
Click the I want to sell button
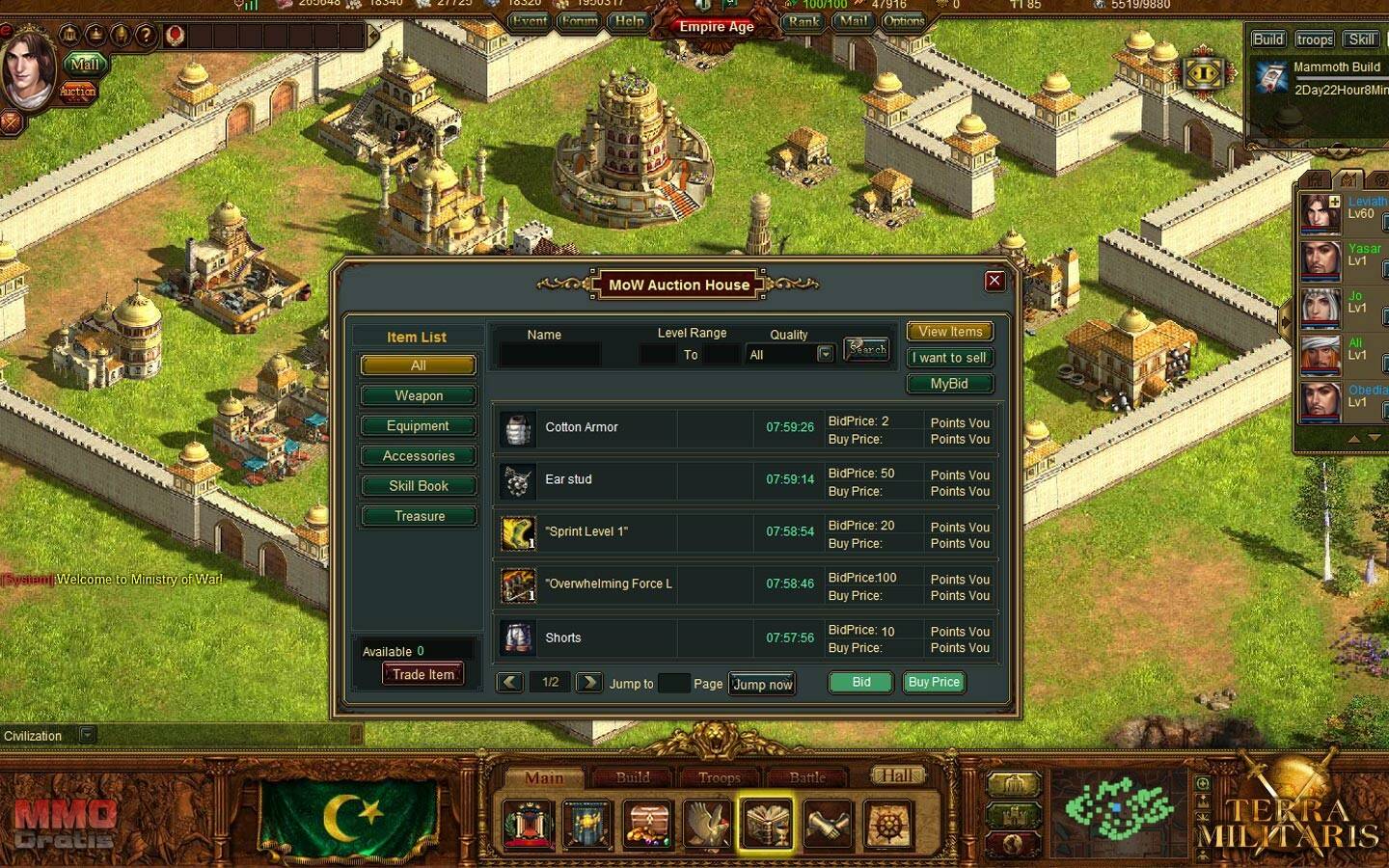(949, 358)
